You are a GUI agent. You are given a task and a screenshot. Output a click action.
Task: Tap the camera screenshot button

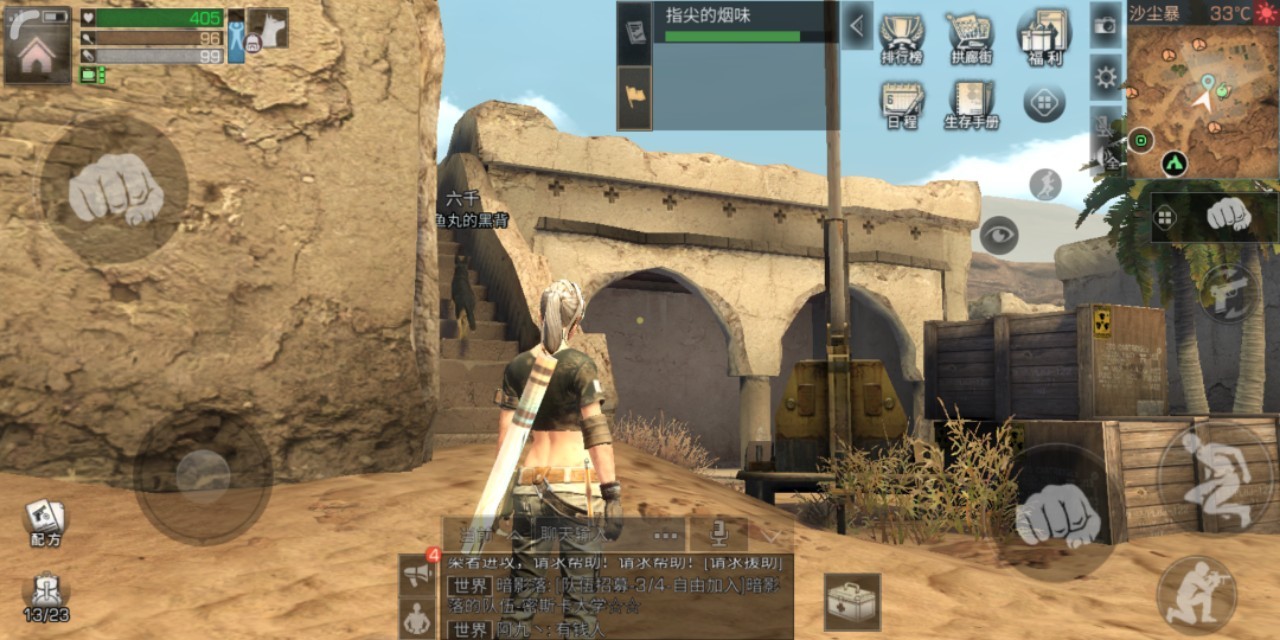coord(1105,26)
